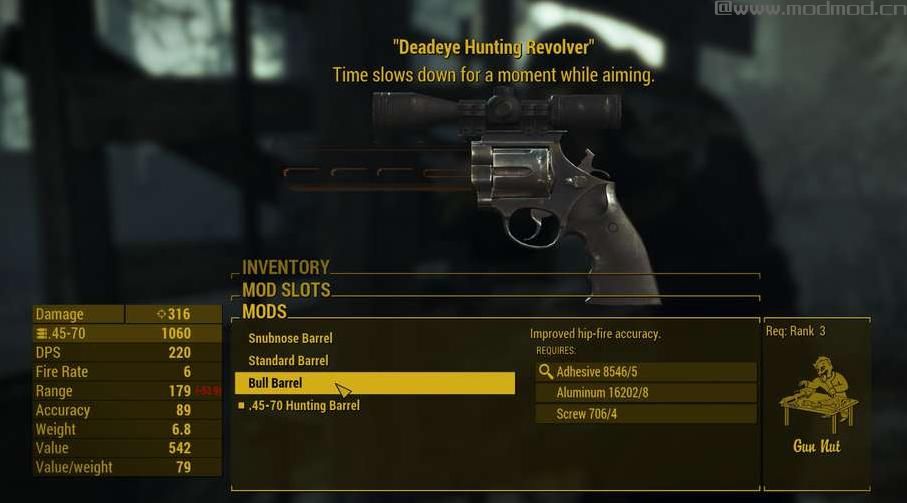This screenshot has width=907, height=503.
Task: Choose the Standard Barrel mod
Action: (288, 360)
